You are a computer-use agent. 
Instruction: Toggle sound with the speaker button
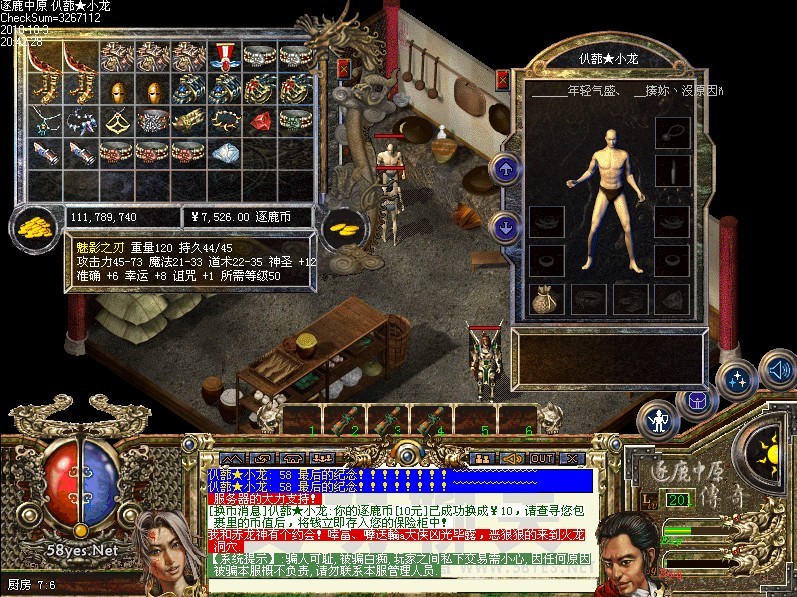pyautogui.click(x=776, y=369)
